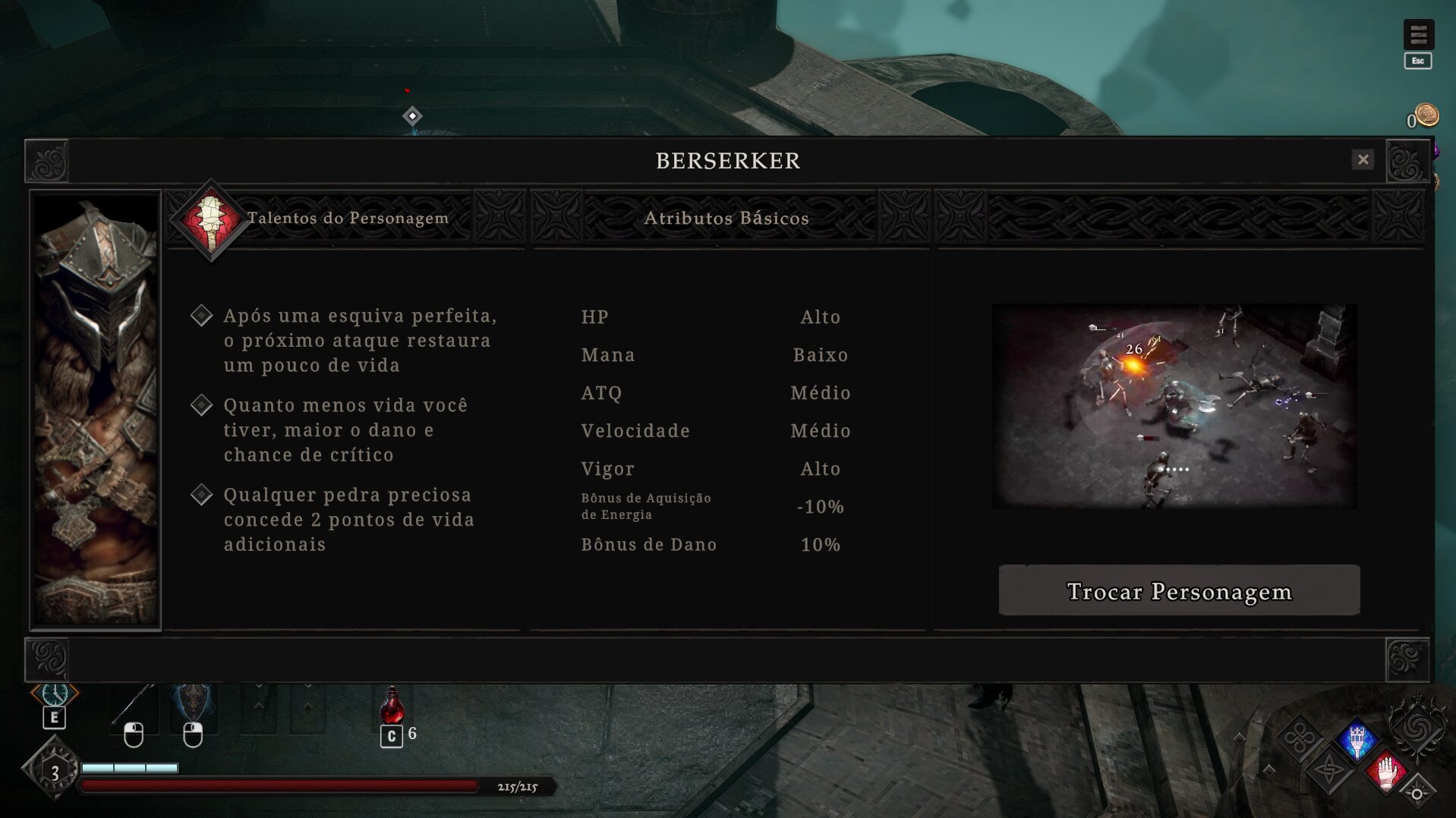Activate the clock ability icon
Screen dimensions: 1456x818
pyautogui.click(x=55, y=694)
